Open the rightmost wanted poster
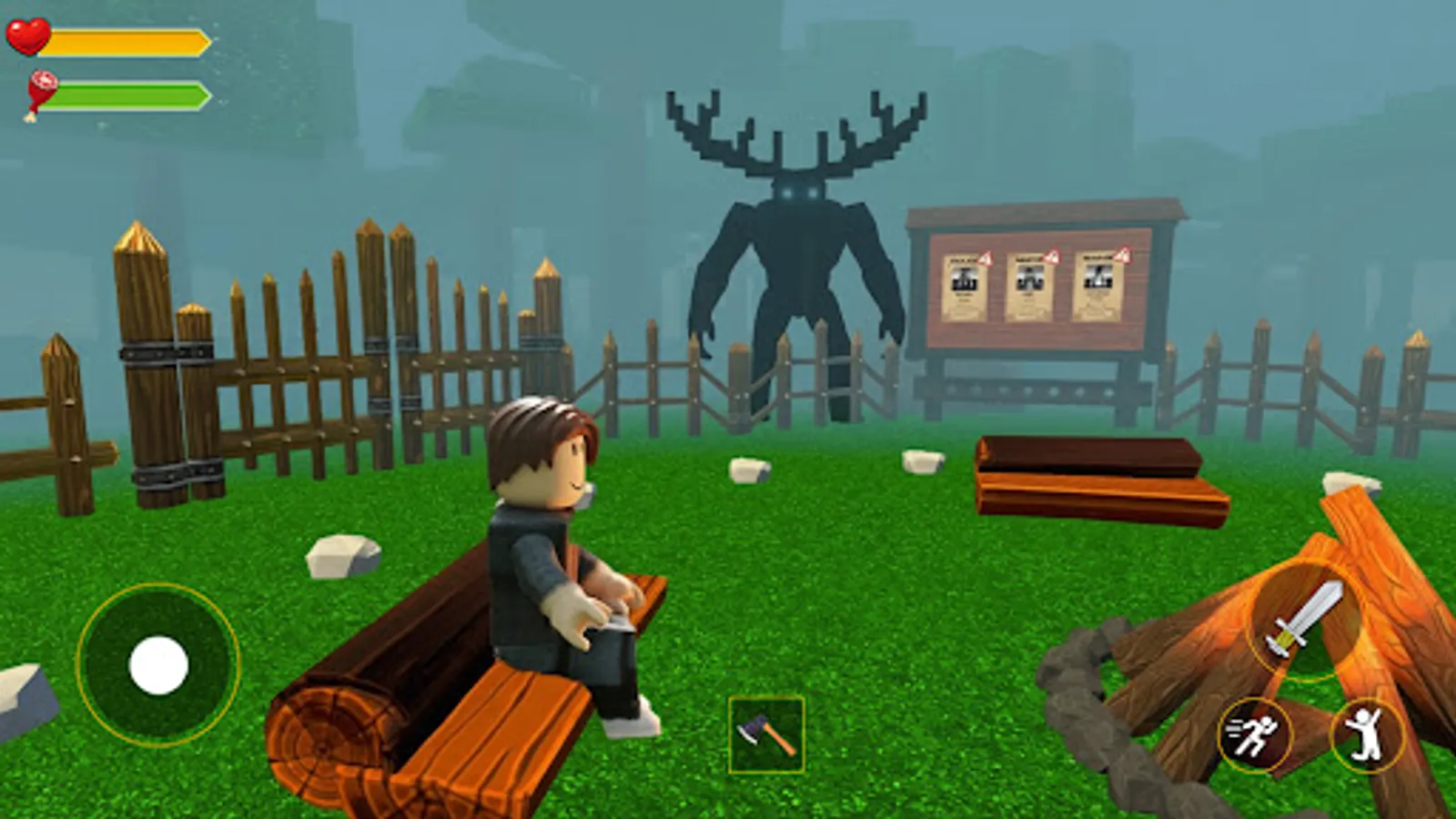Image resolution: width=1456 pixels, height=819 pixels. pyautogui.click(x=1099, y=287)
